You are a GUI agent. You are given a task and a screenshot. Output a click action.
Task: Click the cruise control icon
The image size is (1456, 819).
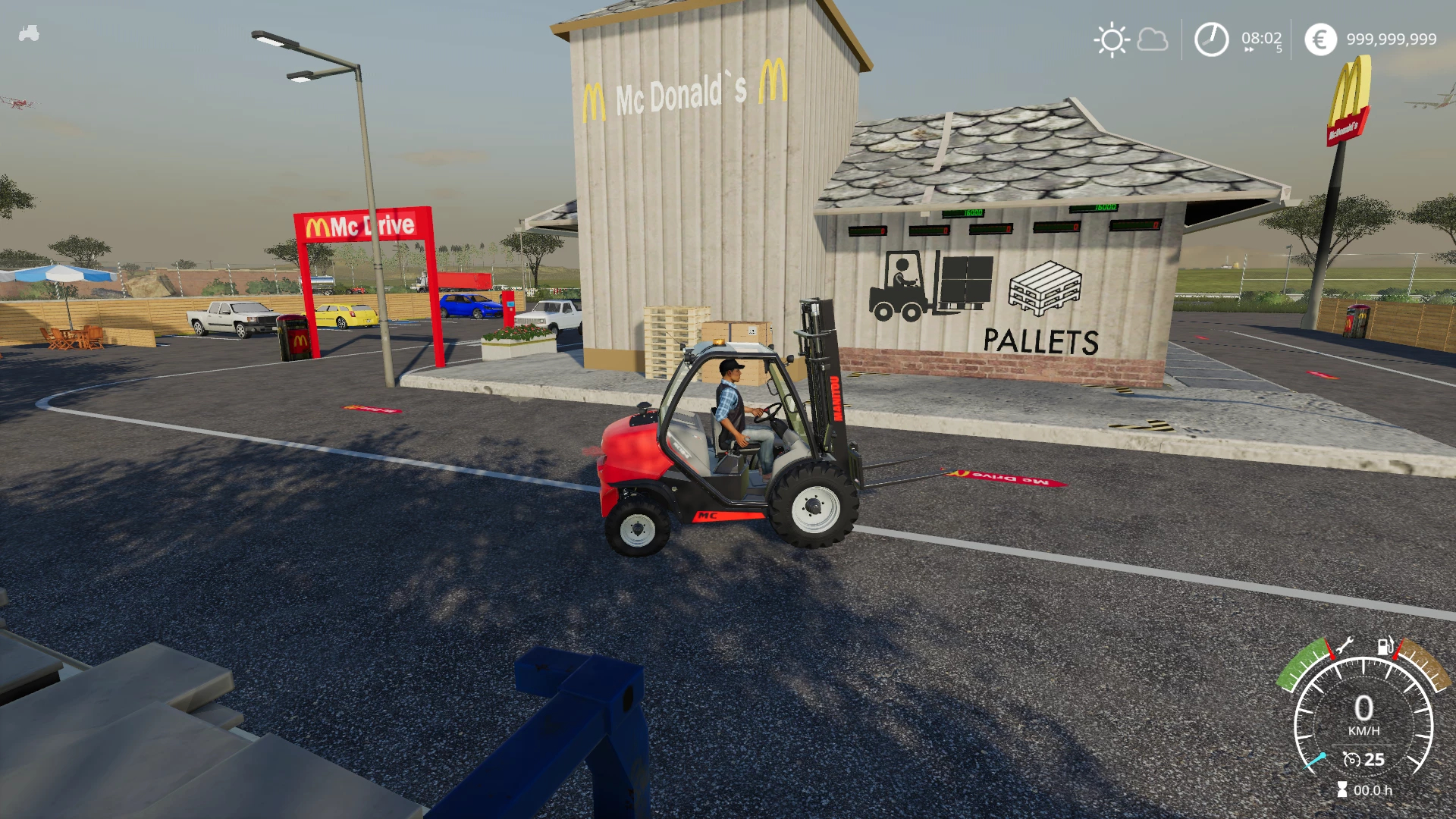(1351, 759)
